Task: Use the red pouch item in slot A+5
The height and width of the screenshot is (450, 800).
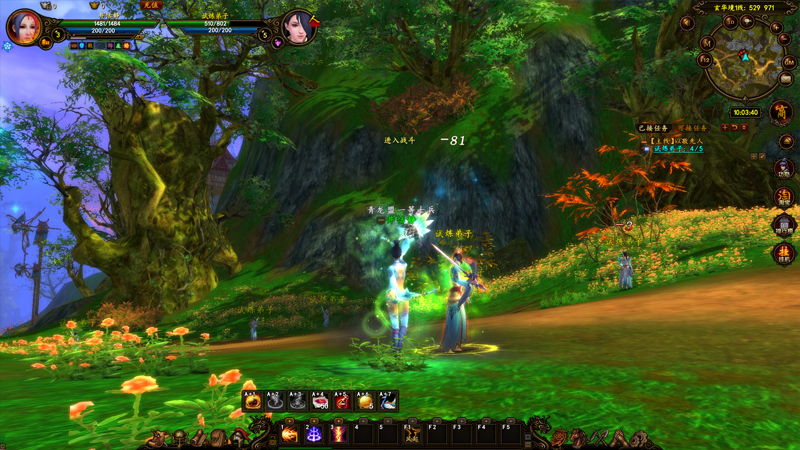Action: [343, 401]
